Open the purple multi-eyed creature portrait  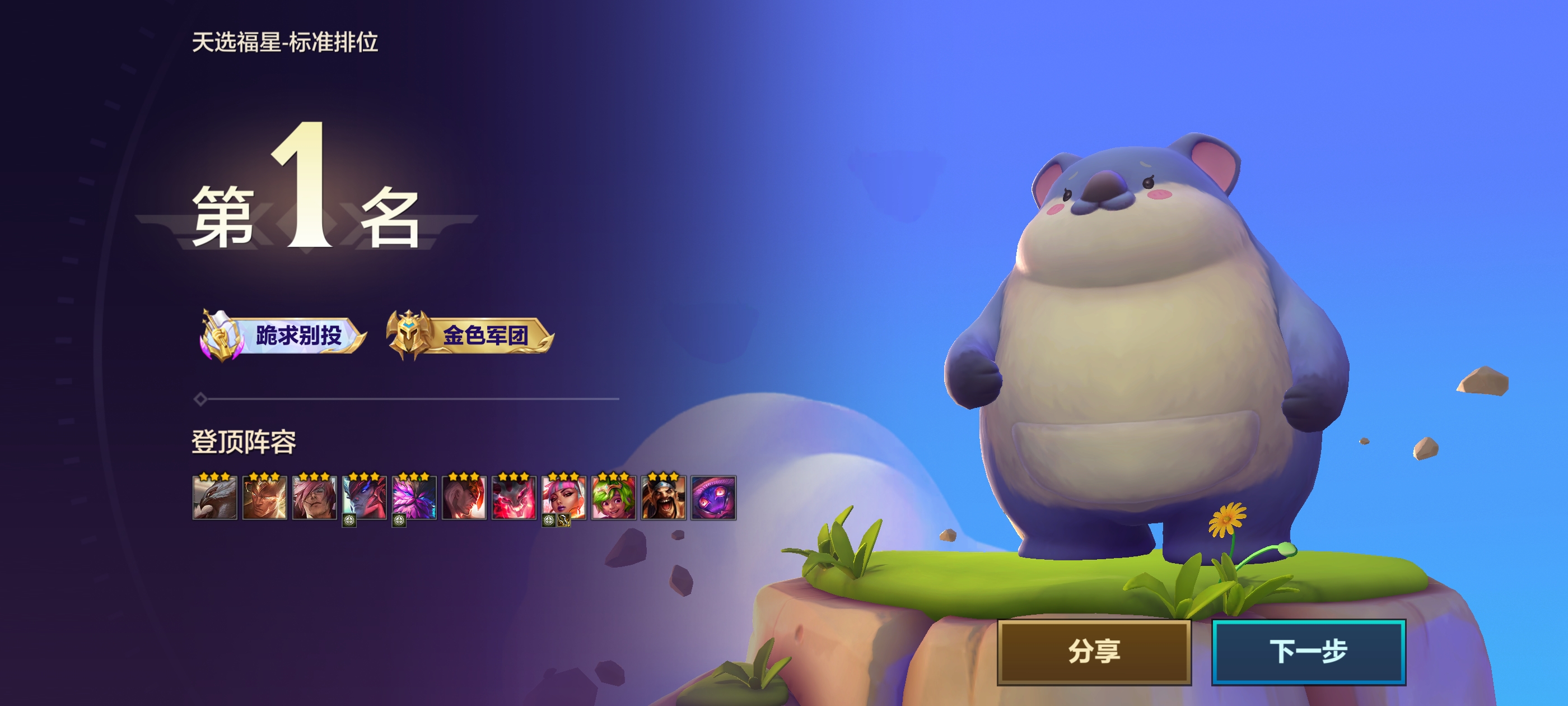713,498
